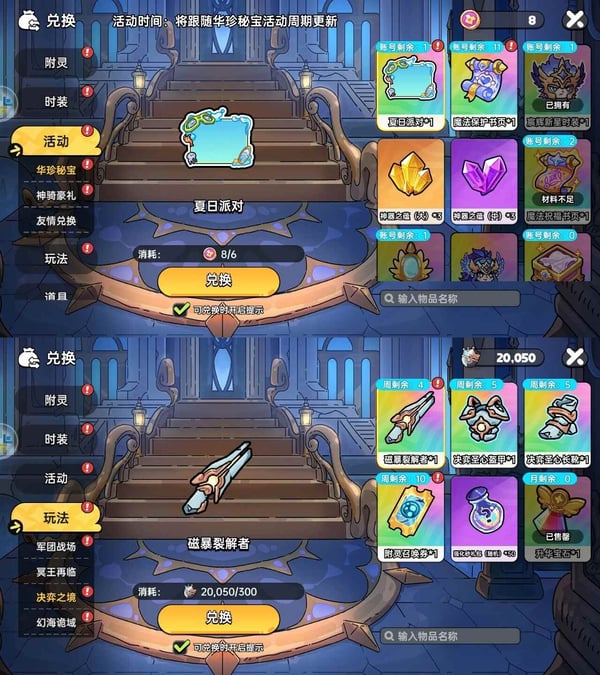Select the 魔法保护书页 item tile

pos(484,87)
